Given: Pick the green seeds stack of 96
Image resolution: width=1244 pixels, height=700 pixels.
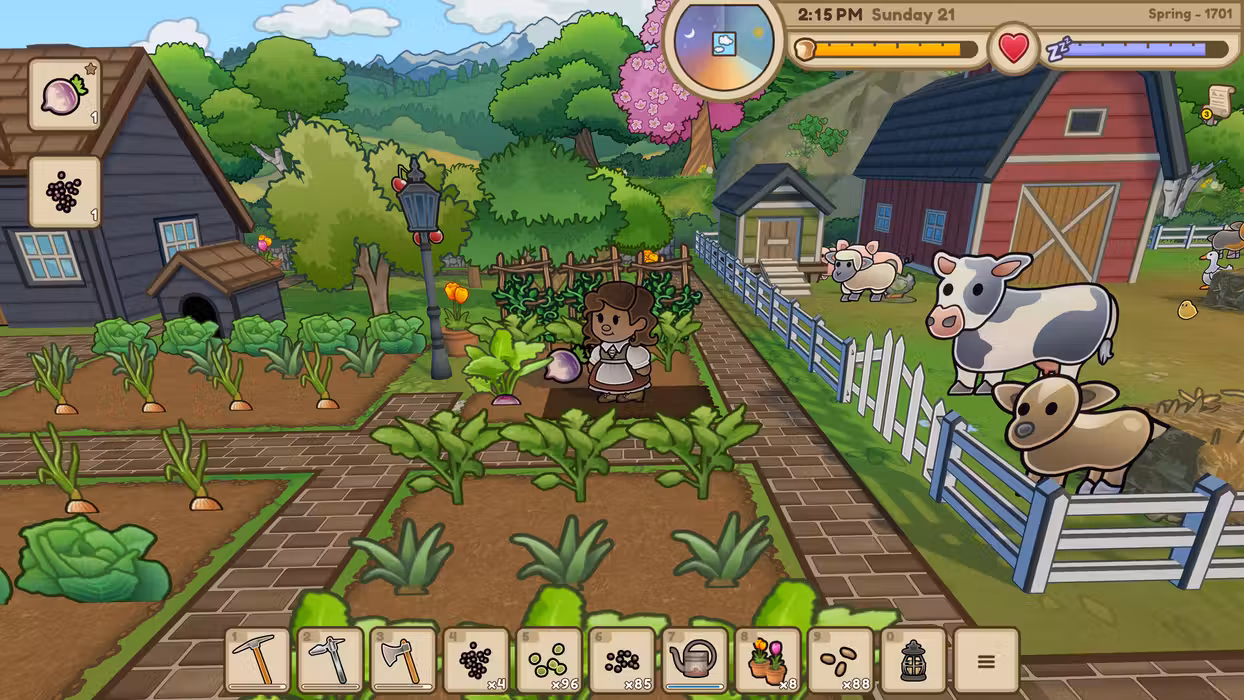Looking at the screenshot, I should [549, 660].
